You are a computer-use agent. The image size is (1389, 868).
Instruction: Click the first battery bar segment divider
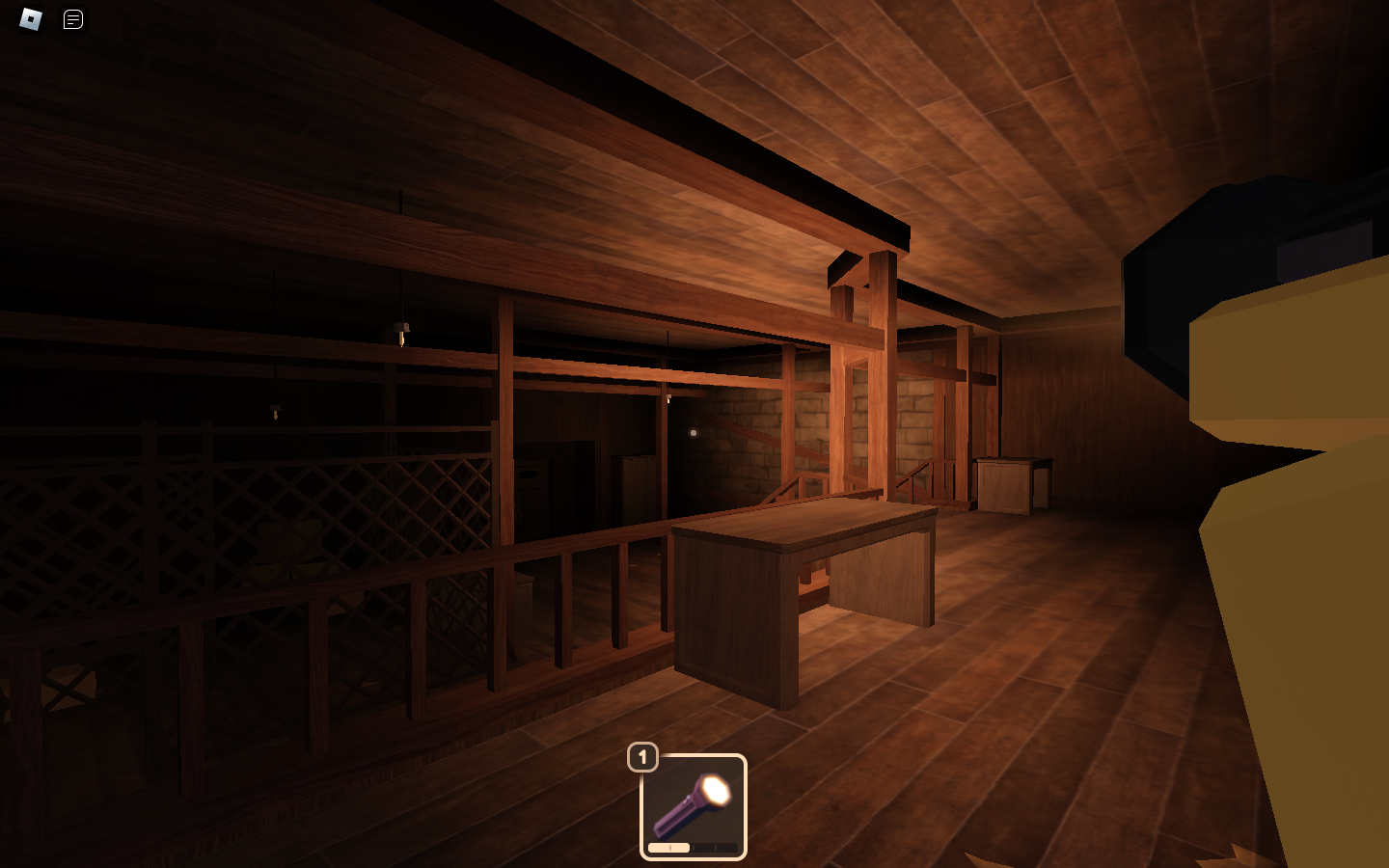click(670, 847)
